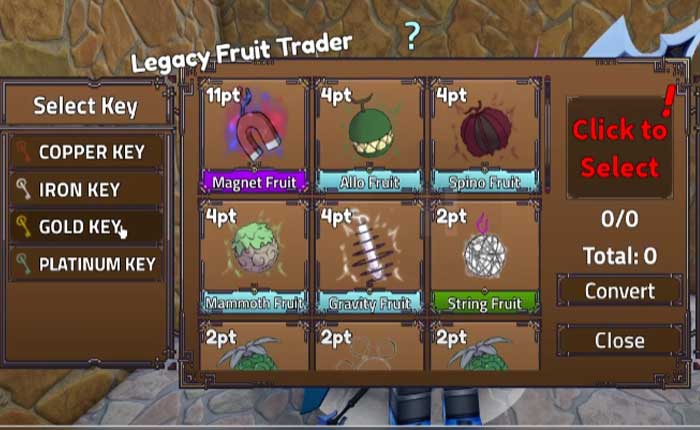This screenshot has height=430, width=700.
Task: Pick the Gold Key option
Action: [x=86, y=227]
